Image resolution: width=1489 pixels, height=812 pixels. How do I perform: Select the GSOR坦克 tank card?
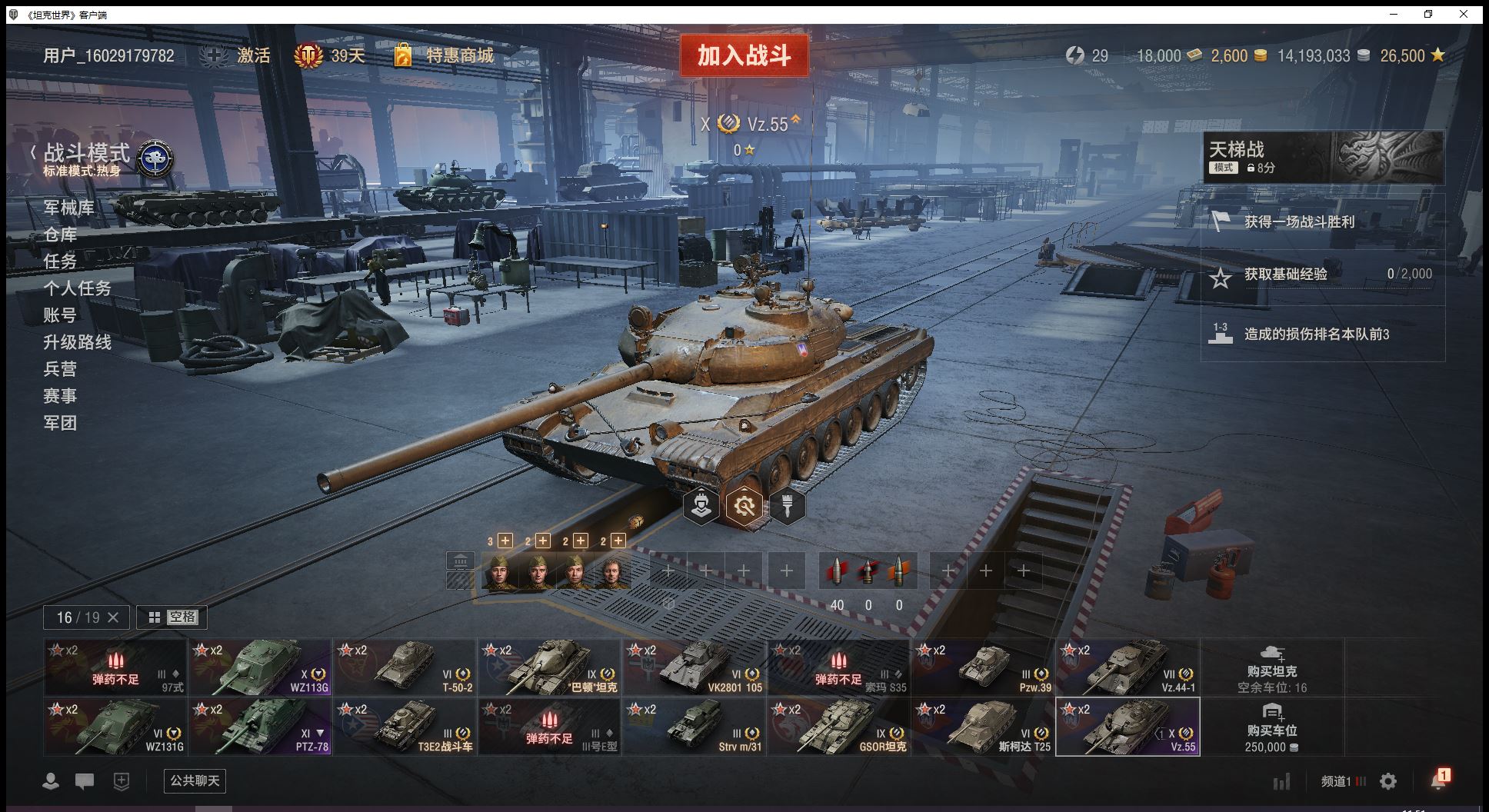[x=839, y=726]
